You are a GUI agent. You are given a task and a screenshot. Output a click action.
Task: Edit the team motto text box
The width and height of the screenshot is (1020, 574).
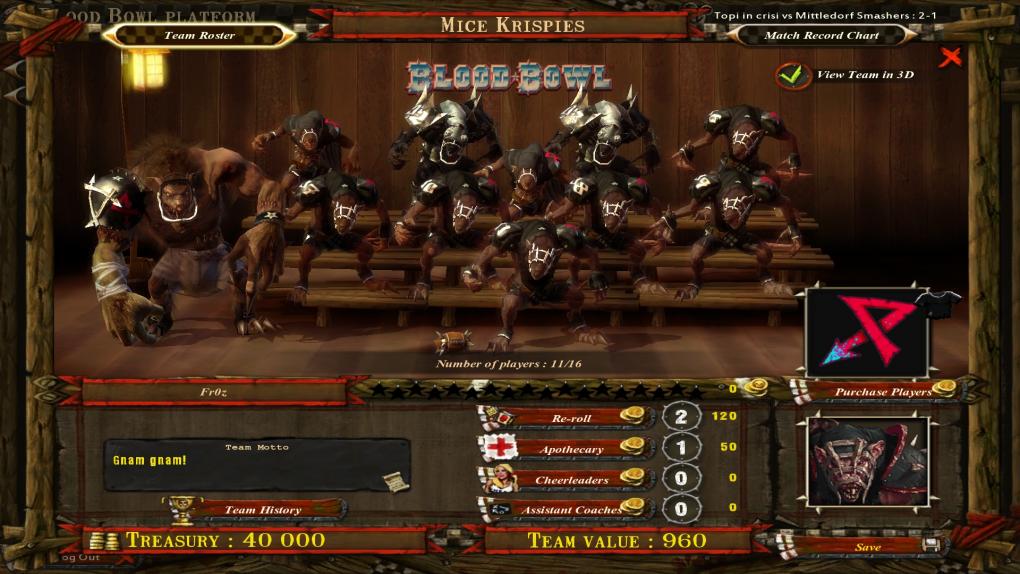pos(256,465)
